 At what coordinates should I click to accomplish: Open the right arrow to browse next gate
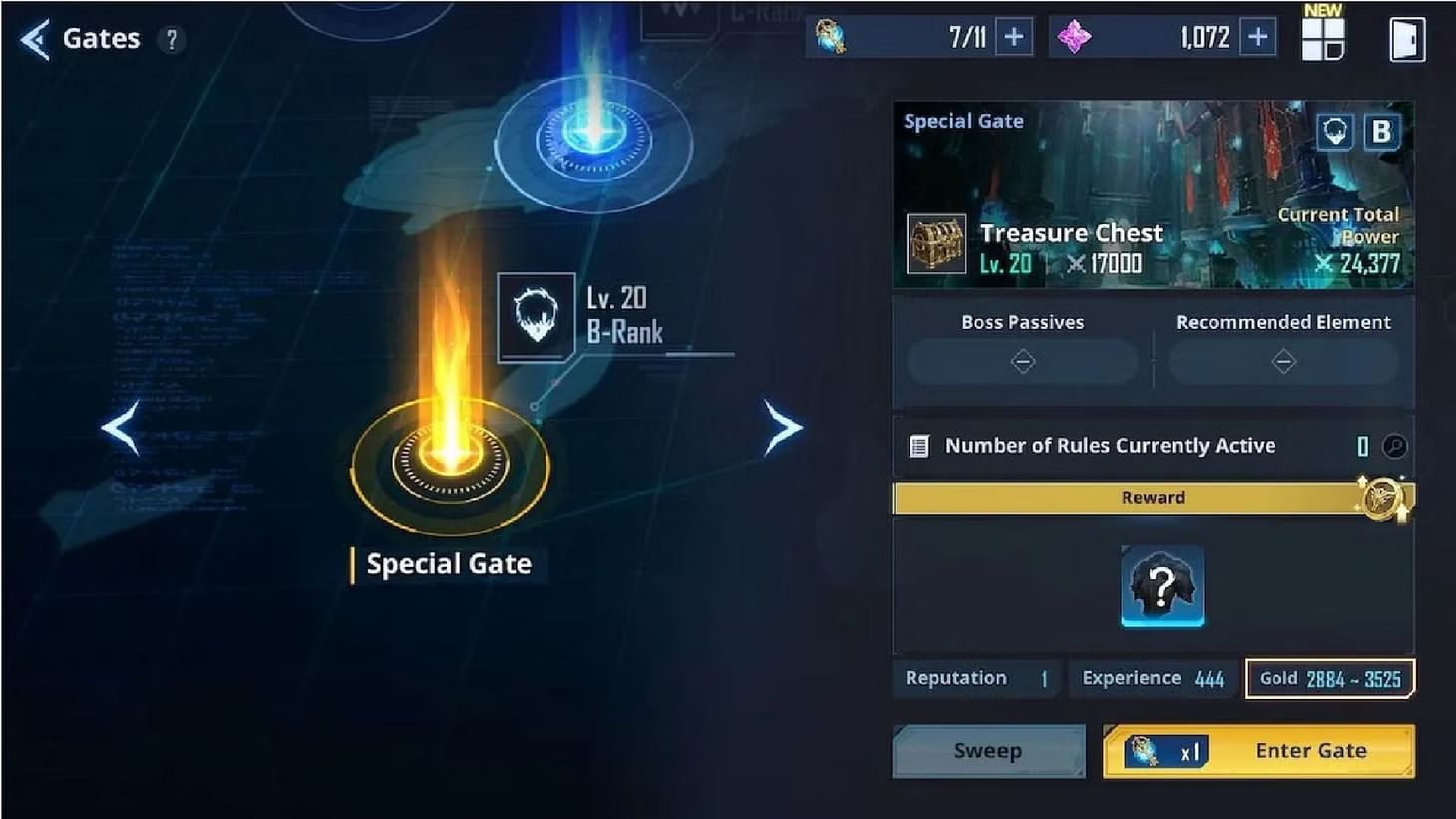(x=782, y=427)
